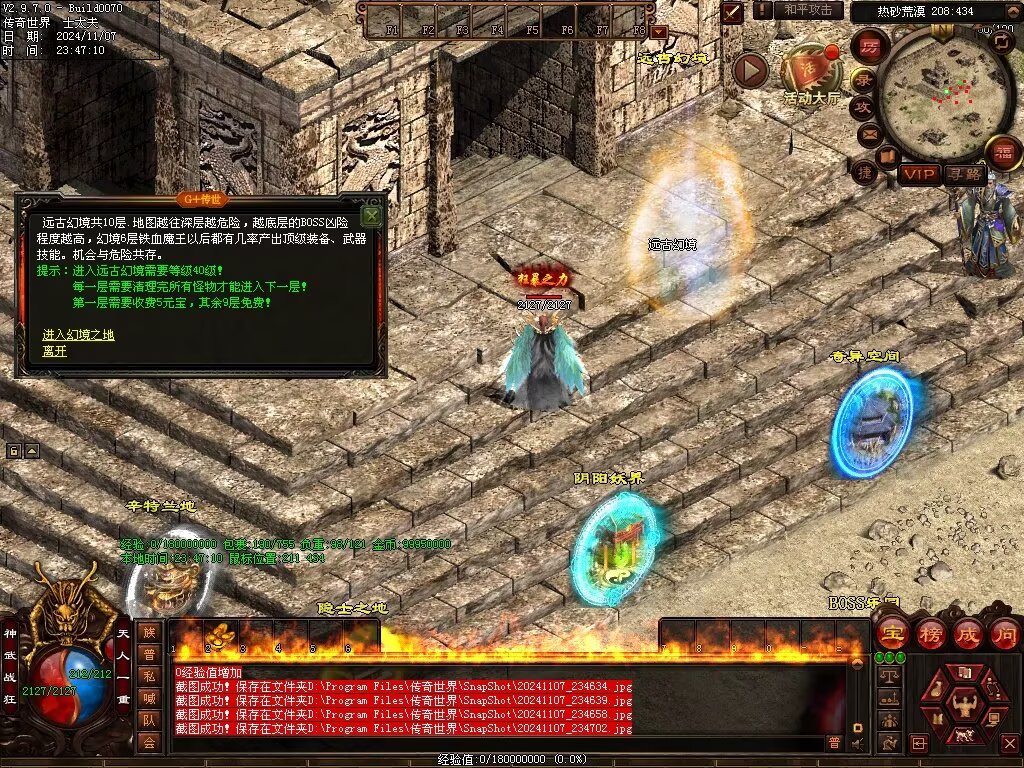The height and width of the screenshot is (768, 1024).
Task: Switch chat to the 队 team channel
Action: click(148, 719)
